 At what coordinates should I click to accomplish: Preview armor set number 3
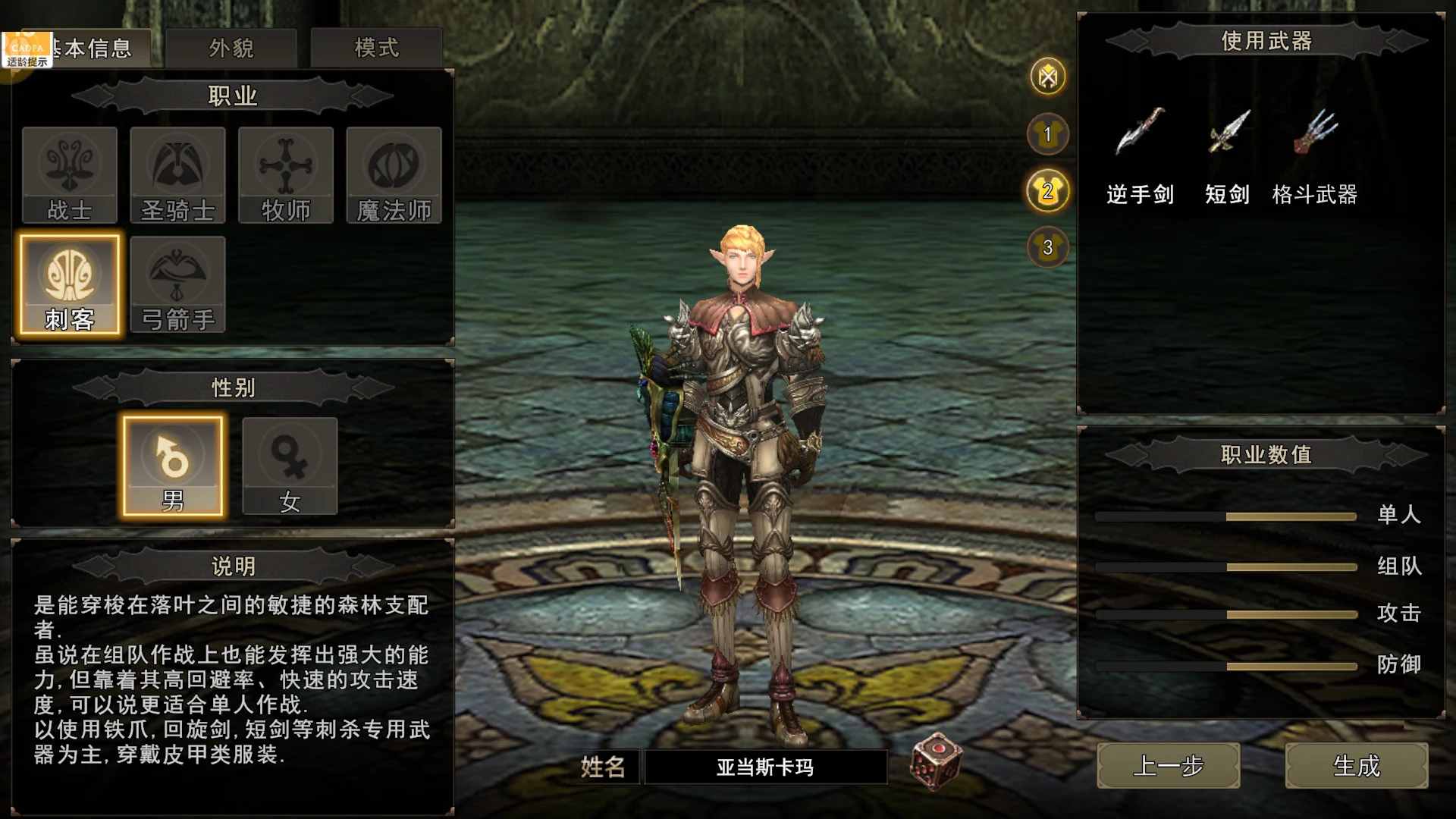click(1048, 247)
